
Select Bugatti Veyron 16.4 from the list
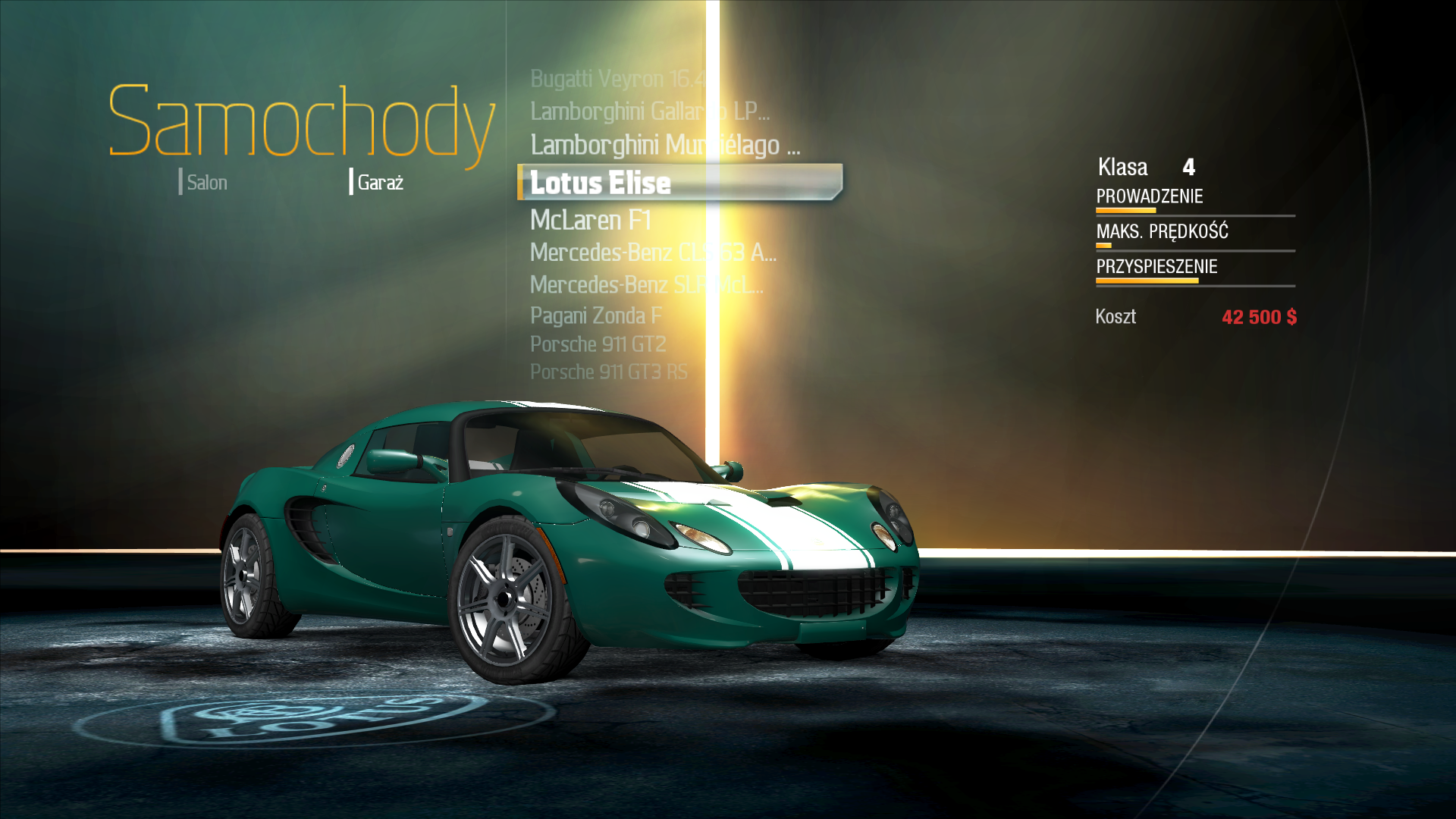[617, 79]
